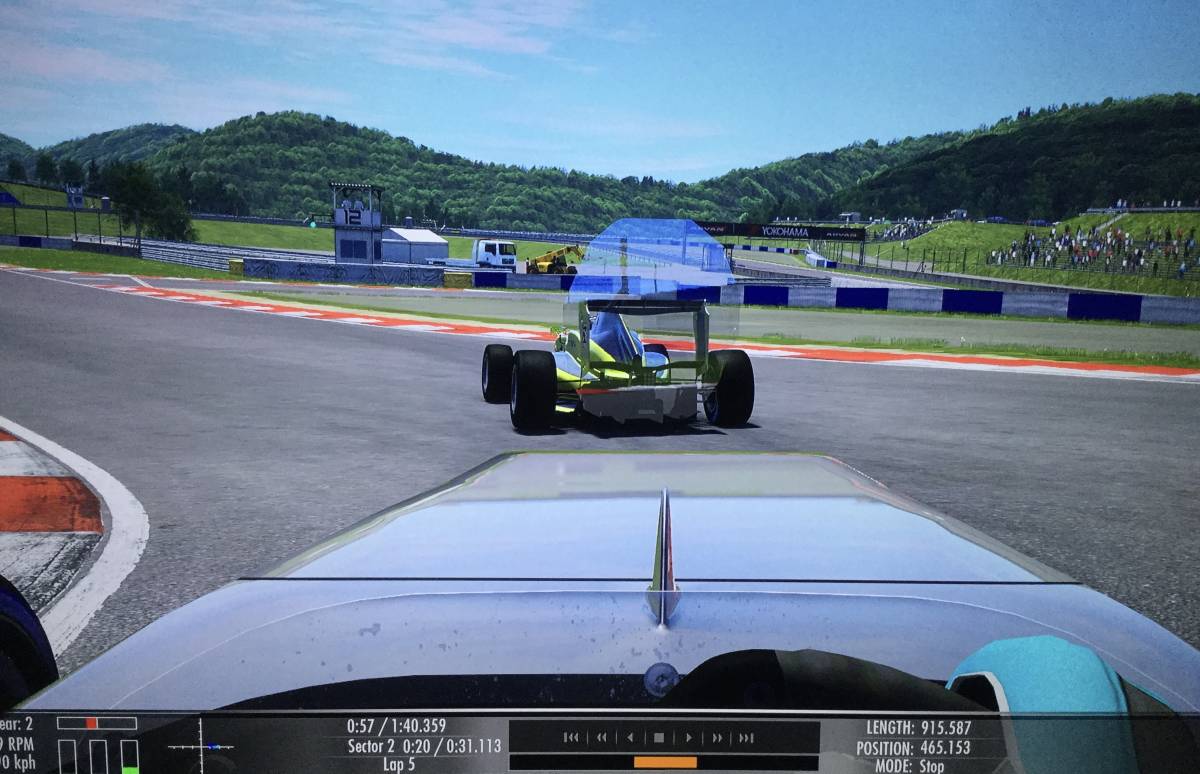
Task: Play the replay in reverse
Action: pos(630,738)
